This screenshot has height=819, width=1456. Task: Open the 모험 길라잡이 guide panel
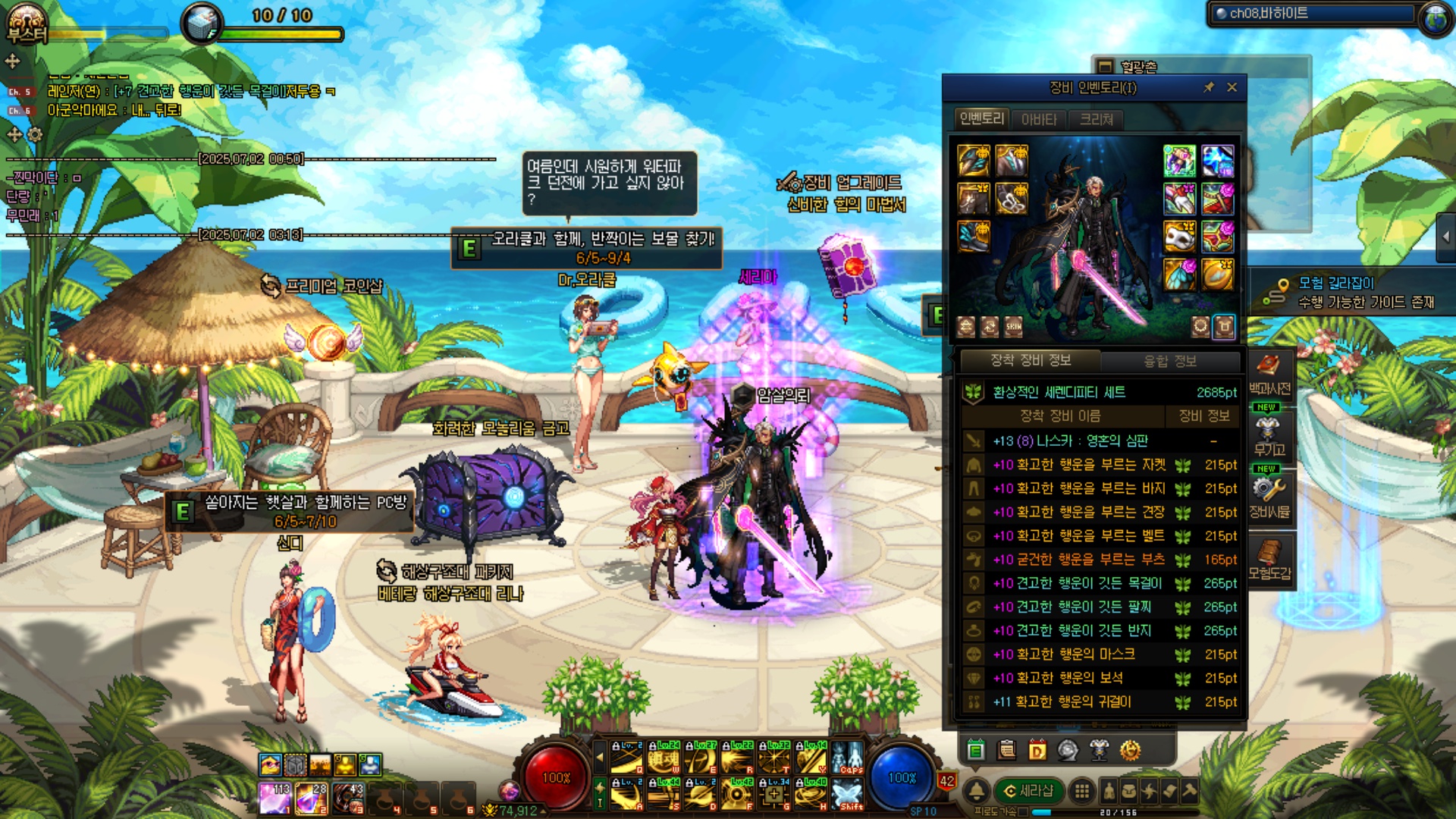[1350, 292]
